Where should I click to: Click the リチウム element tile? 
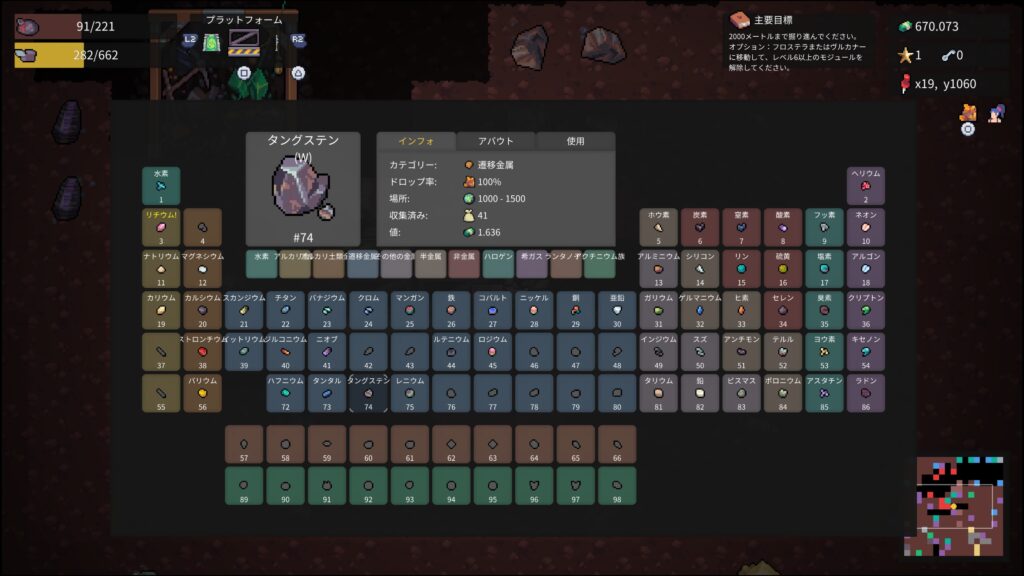pyautogui.click(x=161, y=227)
